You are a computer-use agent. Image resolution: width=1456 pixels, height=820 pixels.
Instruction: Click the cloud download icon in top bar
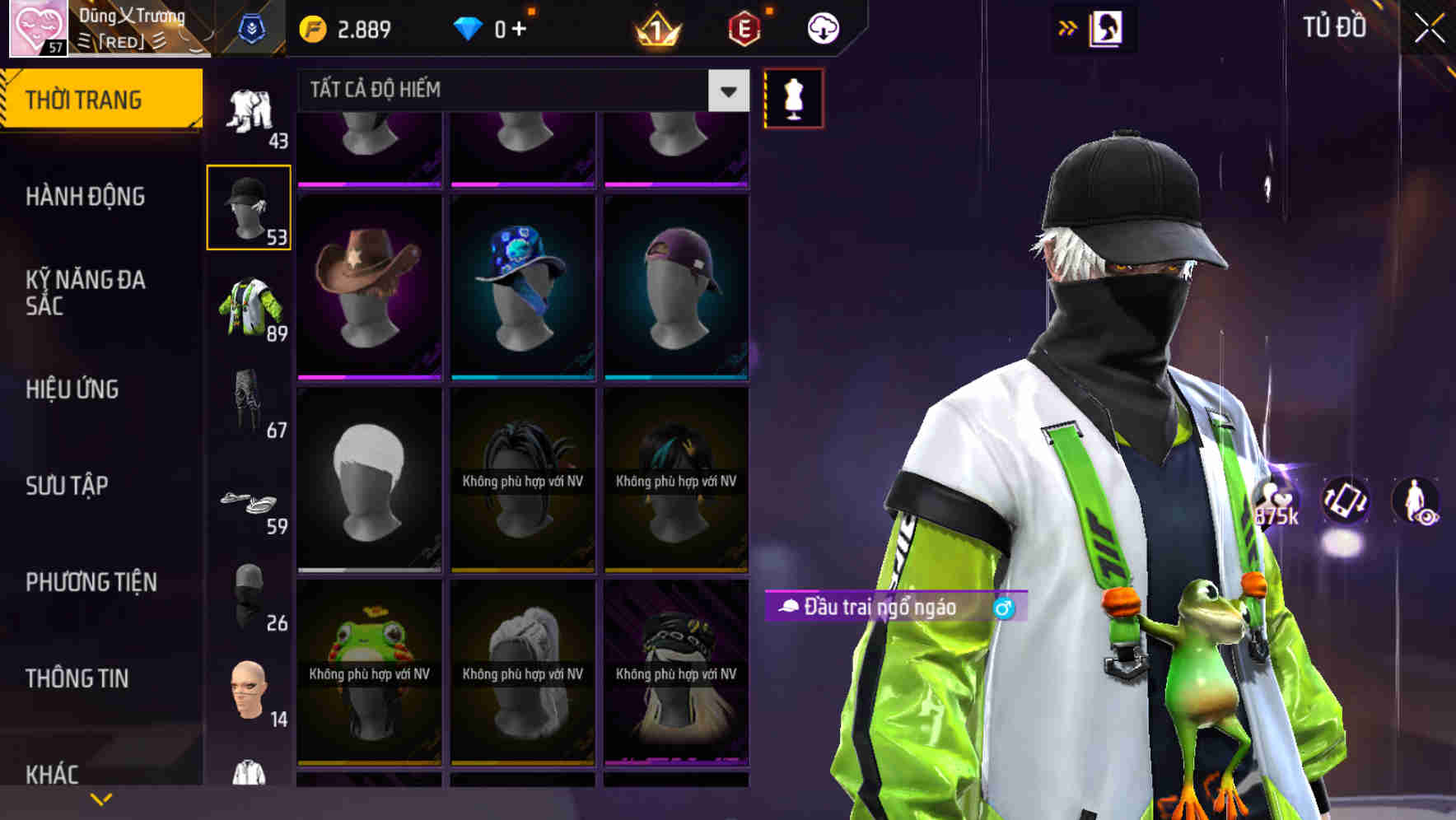coord(823,27)
